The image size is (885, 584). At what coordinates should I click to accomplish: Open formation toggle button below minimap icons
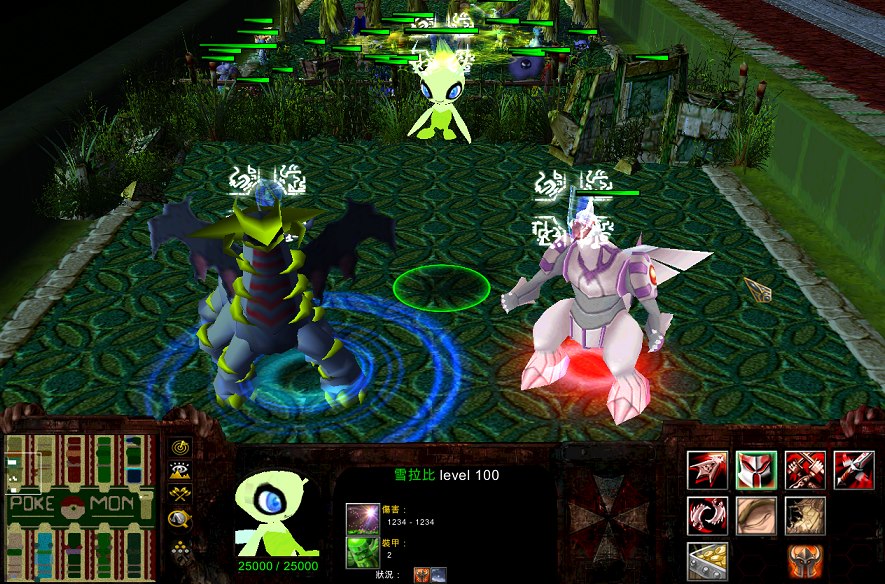click(x=180, y=546)
